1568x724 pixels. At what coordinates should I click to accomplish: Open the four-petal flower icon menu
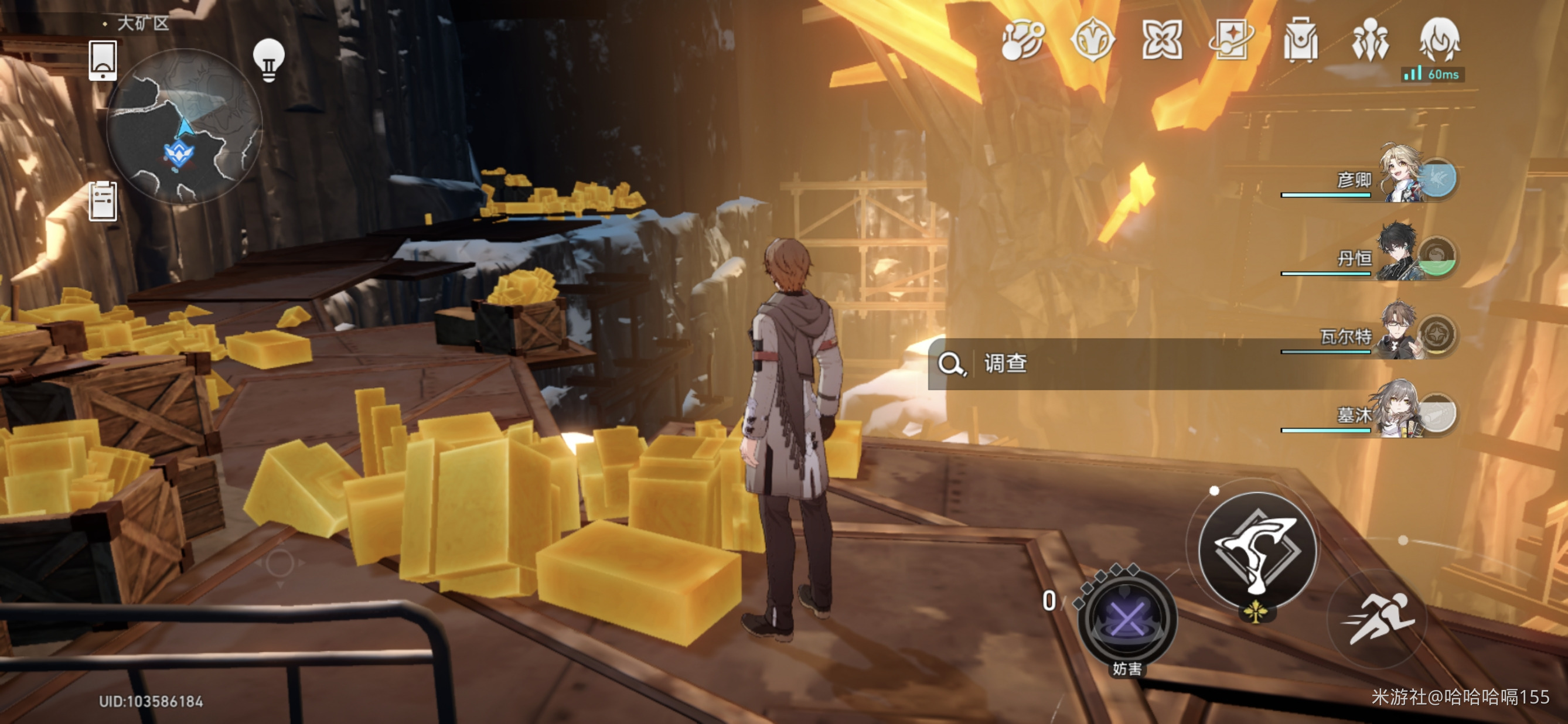[1162, 41]
